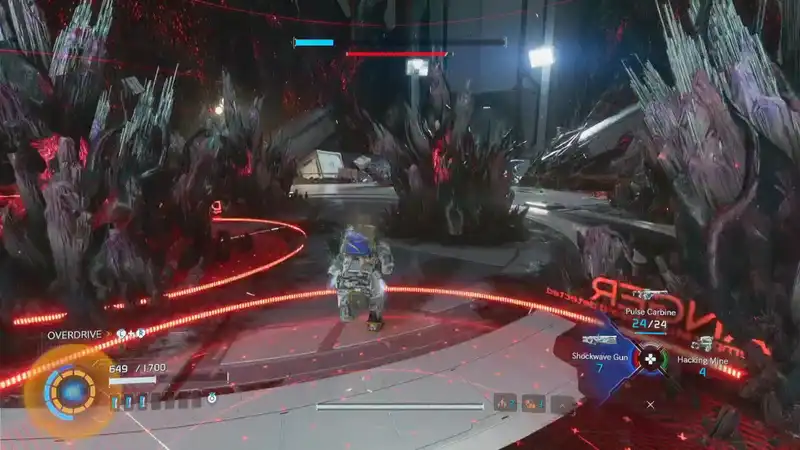Screen dimensions: 800x450
Task: Activate the Overdrive core gauge
Action: pyautogui.click(x=69, y=389)
